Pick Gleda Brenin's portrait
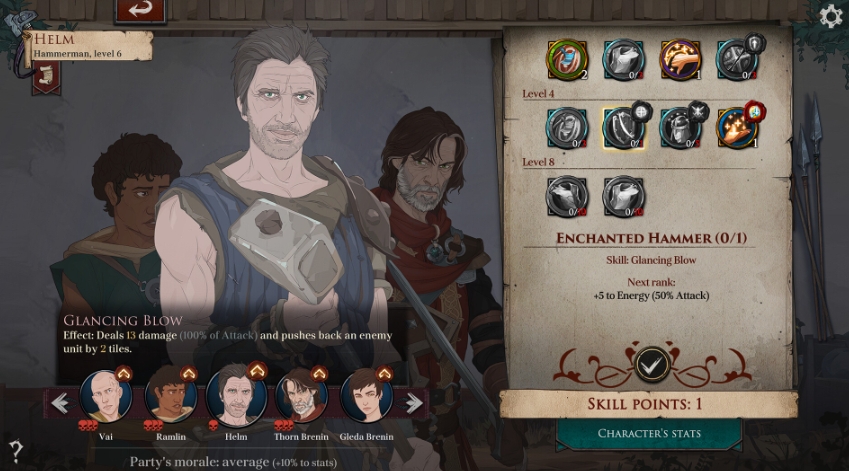 click(366, 398)
